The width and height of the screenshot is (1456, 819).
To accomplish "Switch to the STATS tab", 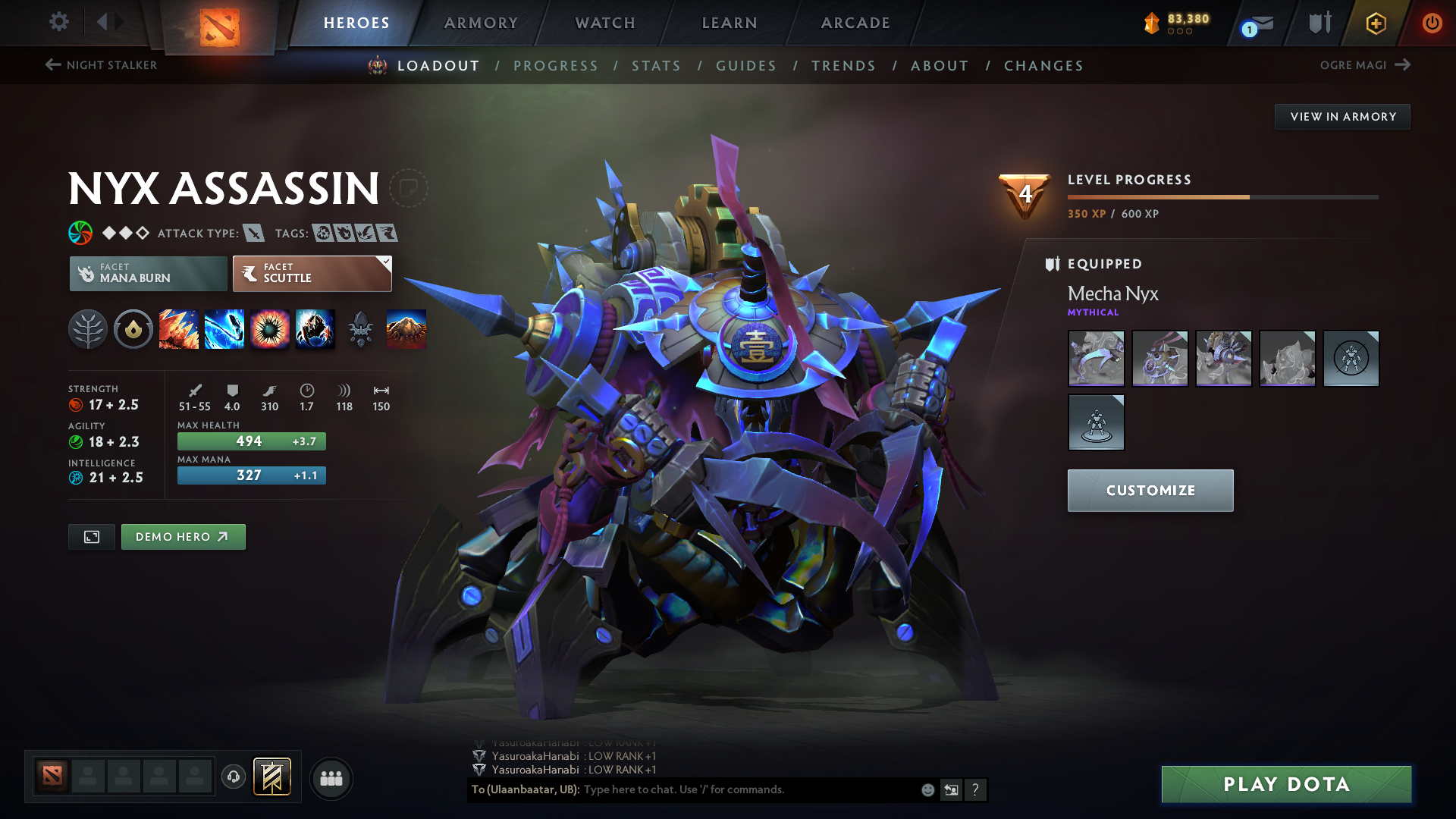I will pyautogui.click(x=657, y=66).
